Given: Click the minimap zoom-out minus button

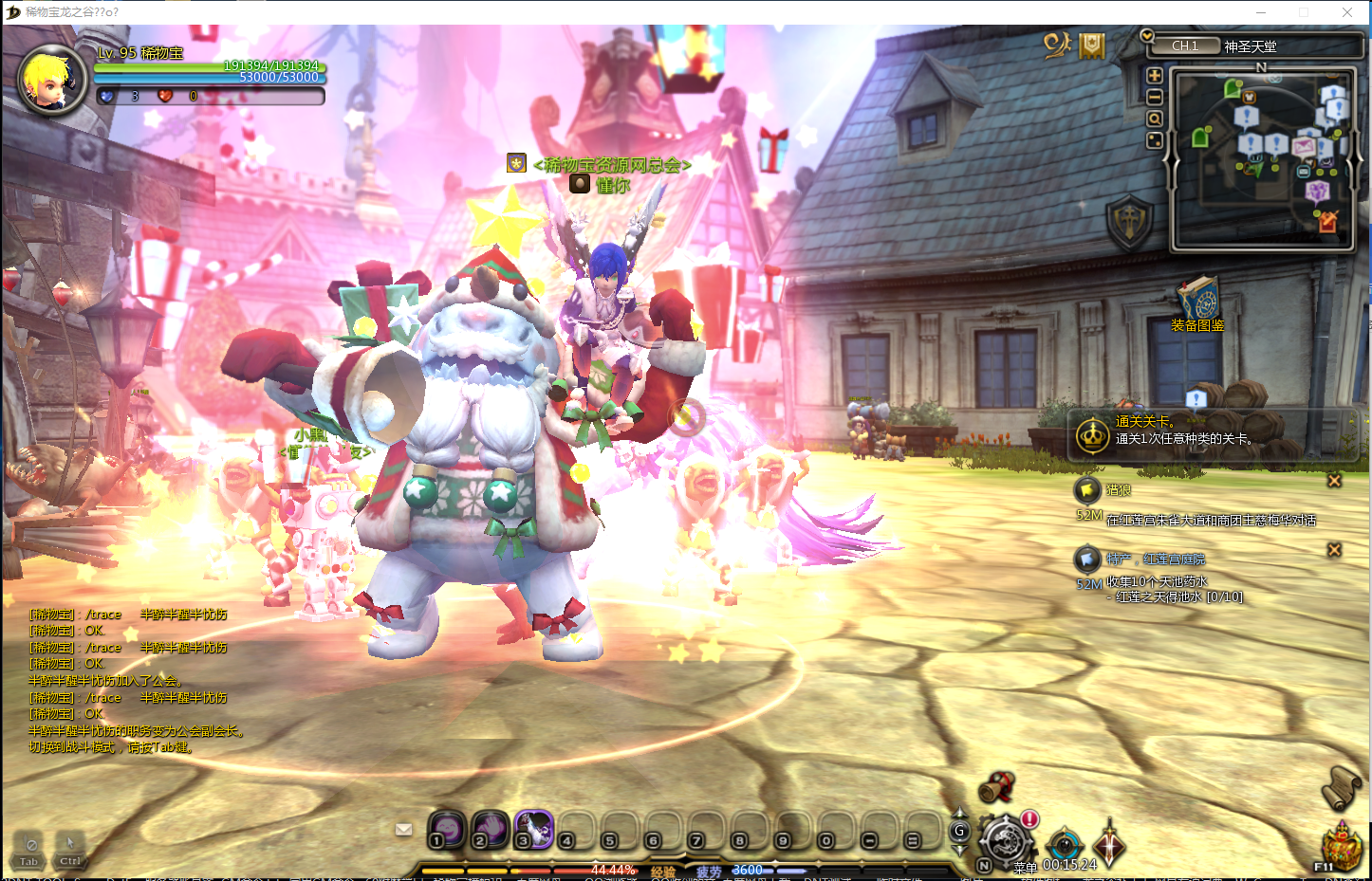Looking at the screenshot, I should 1155,97.
